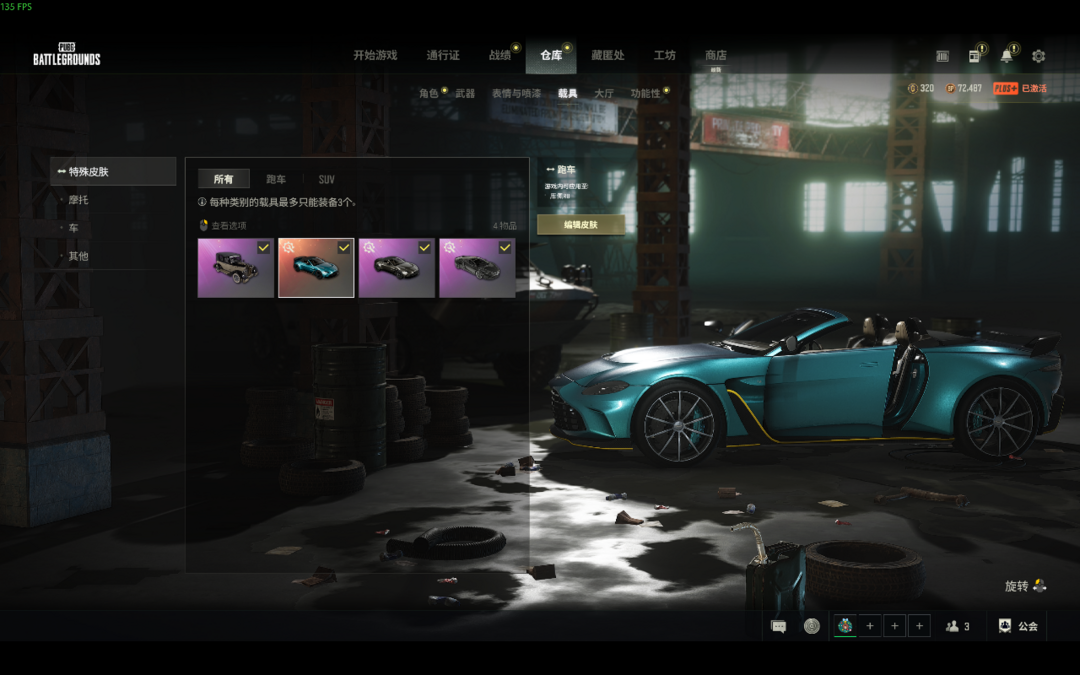Select the 摩托 category in the sidebar
This screenshot has width=1080, height=675.
click(79, 200)
